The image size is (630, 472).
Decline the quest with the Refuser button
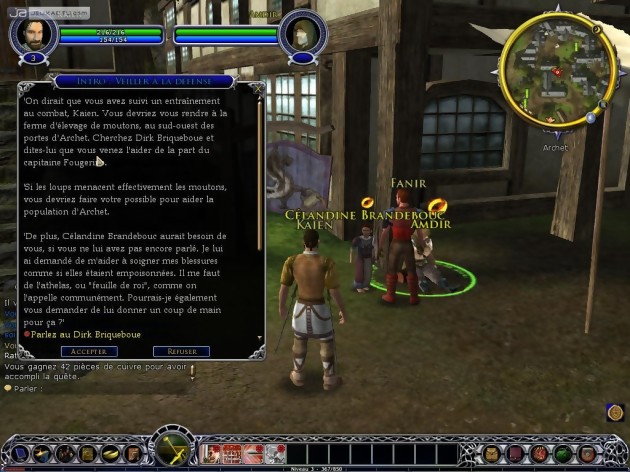click(x=181, y=351)
